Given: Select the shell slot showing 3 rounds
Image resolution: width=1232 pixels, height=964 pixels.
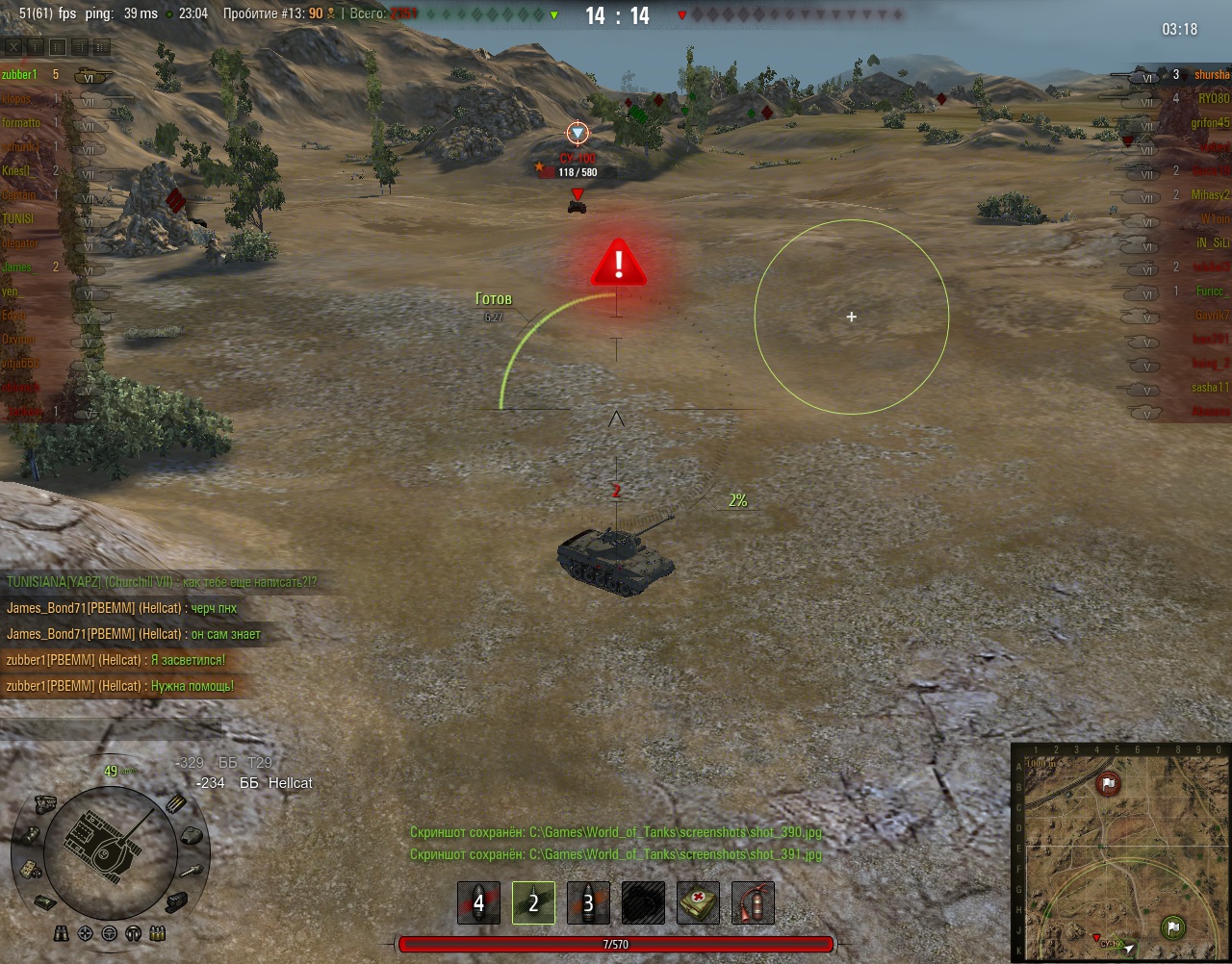Looking at the screenshot, I should pyautogui.click(x=588, y=903).
